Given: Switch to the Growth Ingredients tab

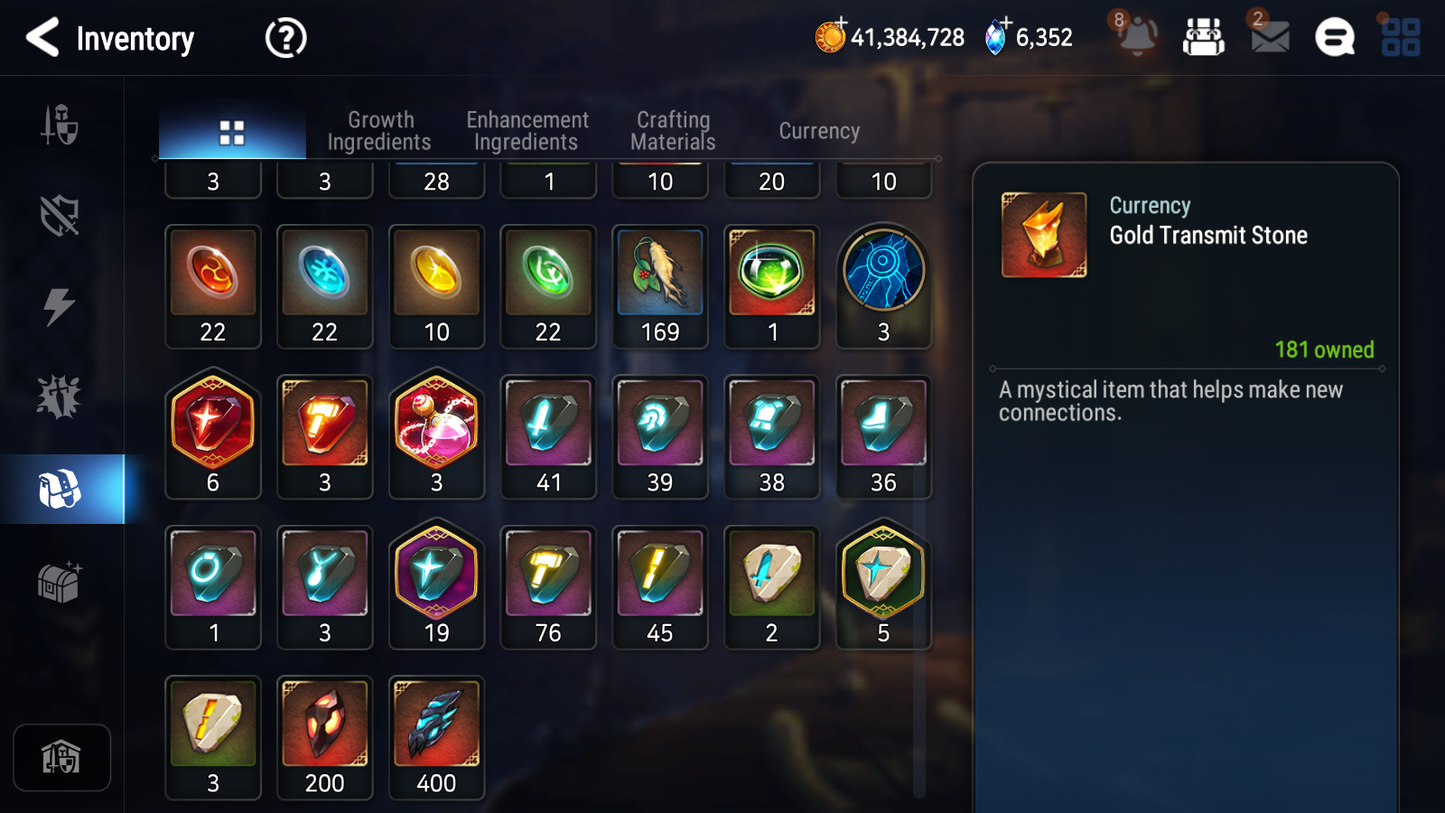Looking at the screenshot, I should tap(380, 130).
